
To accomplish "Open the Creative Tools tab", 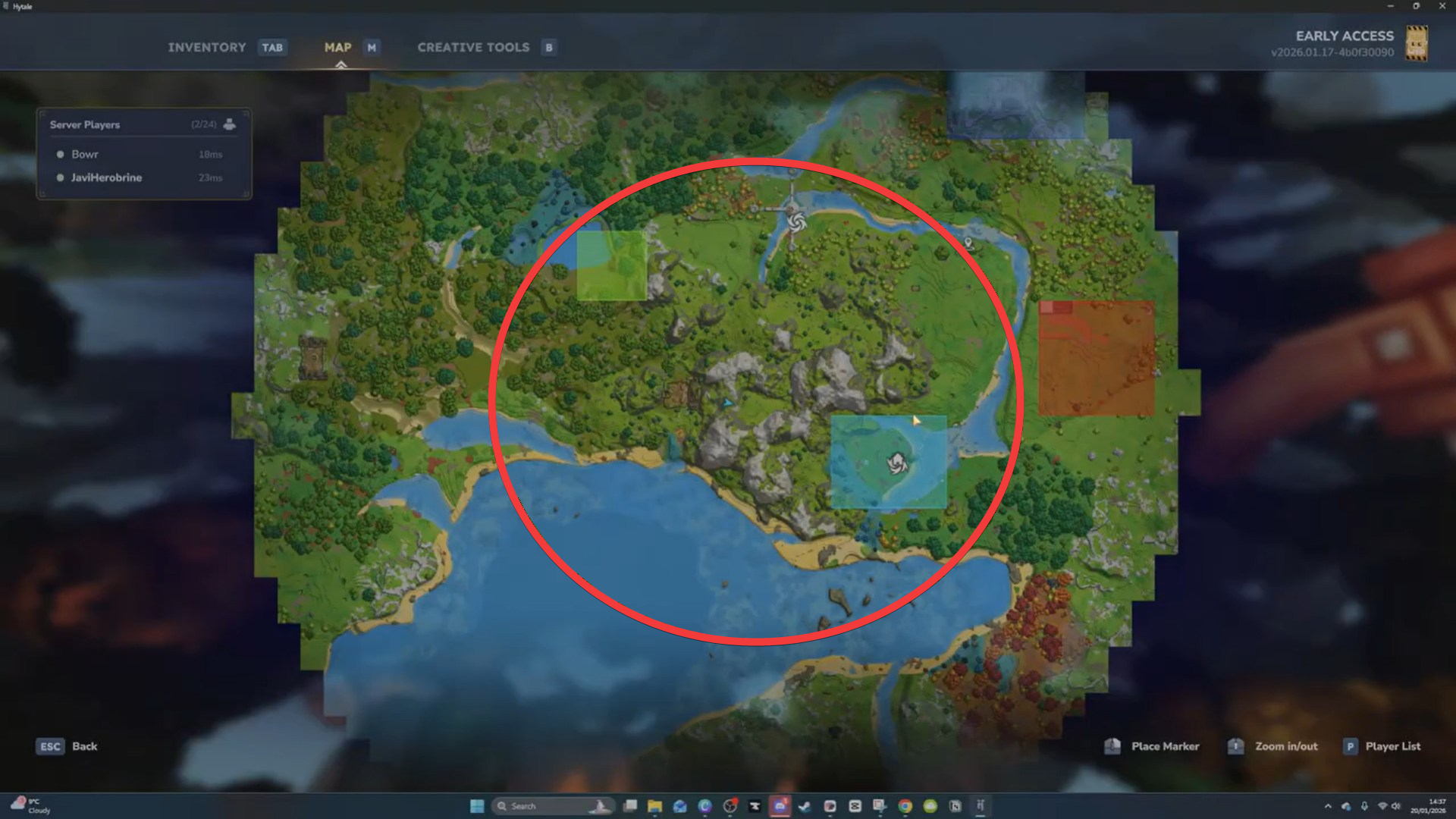I will point(473,47).
